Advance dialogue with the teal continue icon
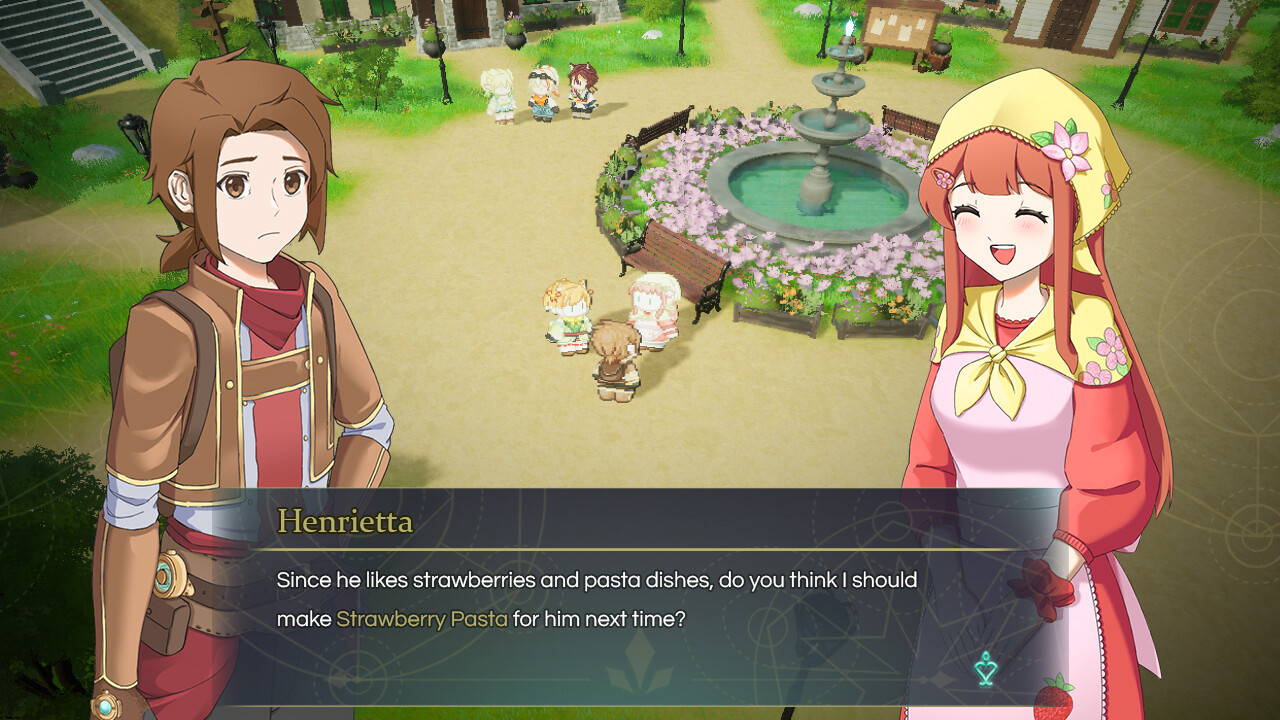Viewport: 1280px width, 720px height. [x=987, y=668]
